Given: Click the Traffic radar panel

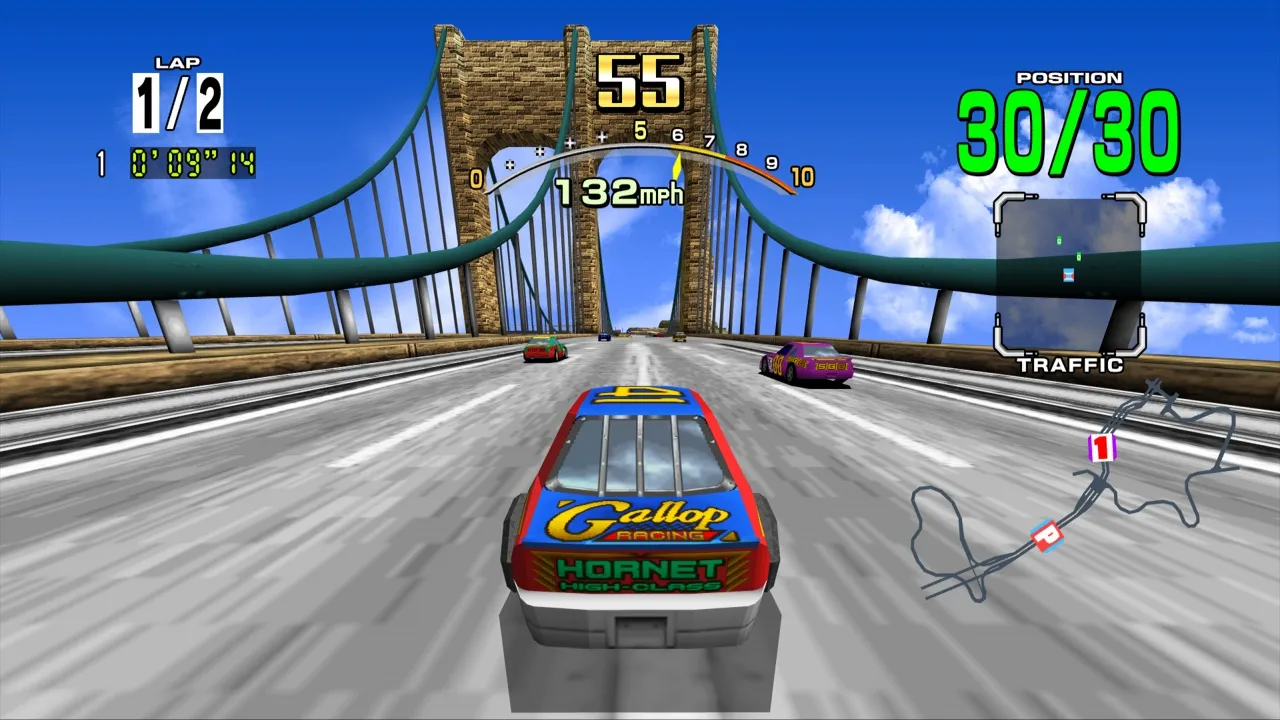Looking at the screenshot, I should point(1069,274).
